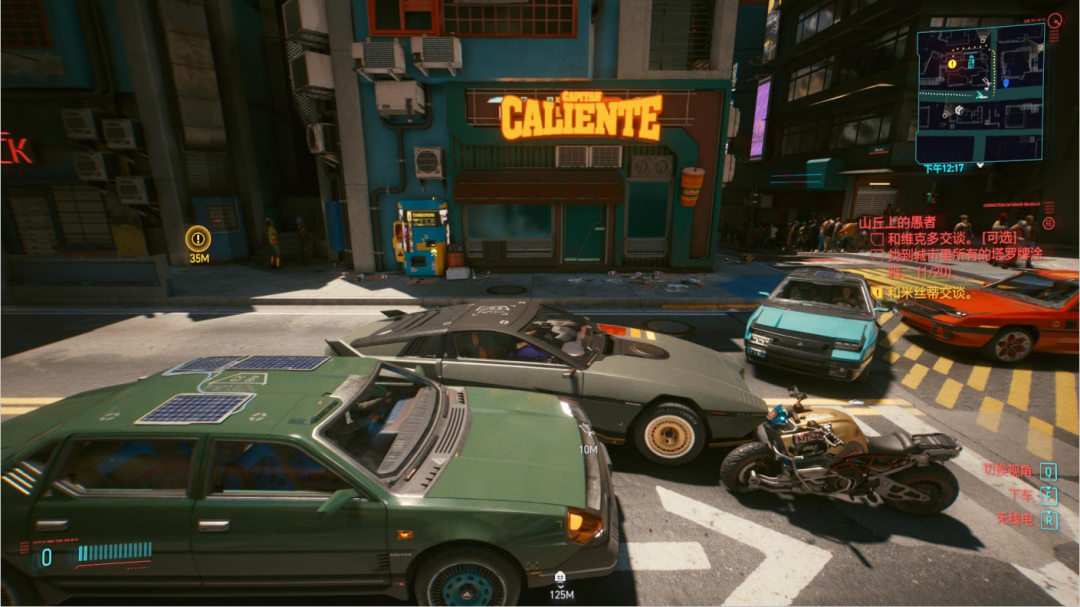Image resolution: width=1080 pixels, height=607 pixels.
Task: Click the round red icon above minimap
Action: (1054, 19)
